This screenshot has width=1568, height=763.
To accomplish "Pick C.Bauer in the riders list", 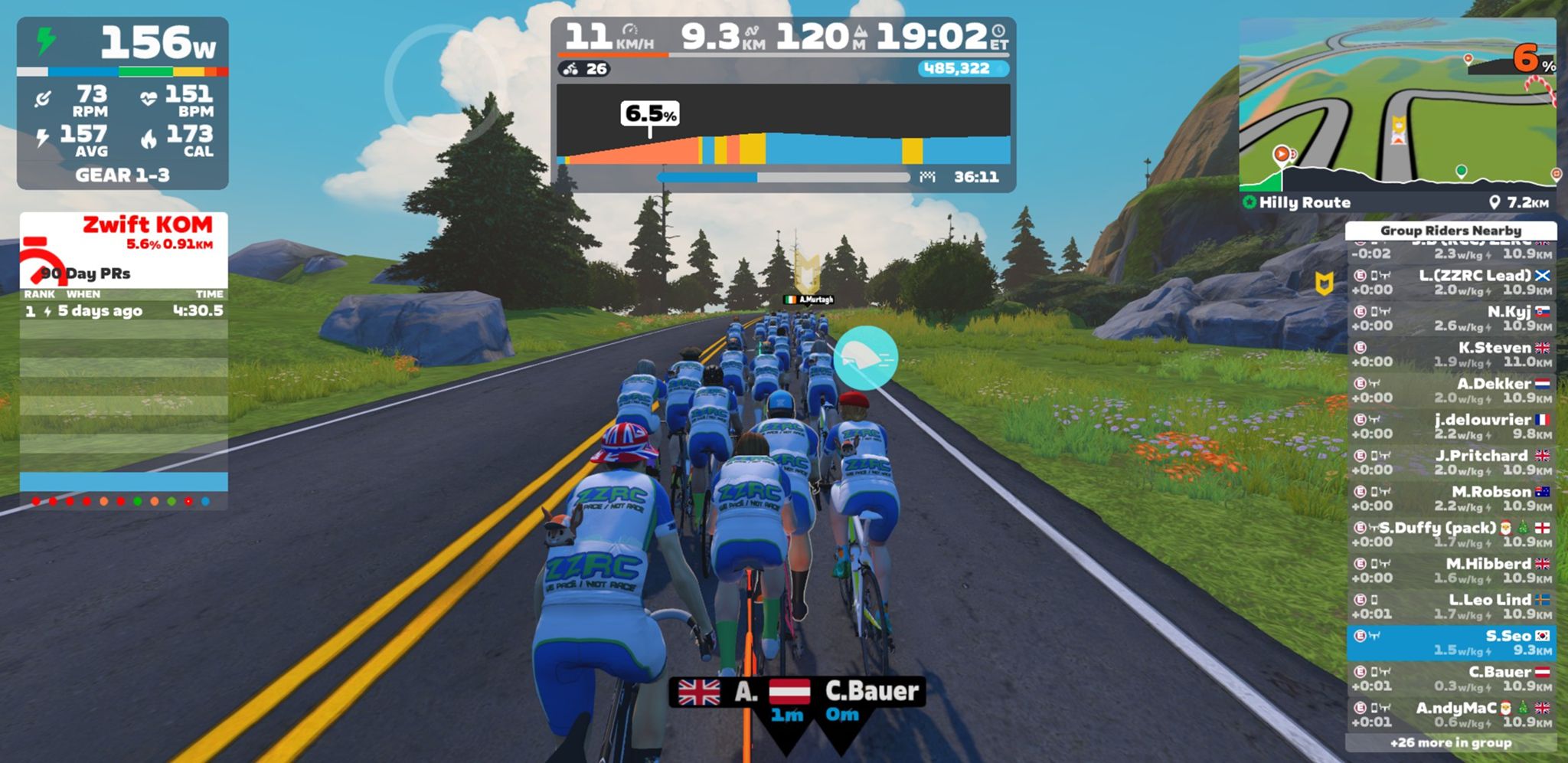I will coord(1451,679).
